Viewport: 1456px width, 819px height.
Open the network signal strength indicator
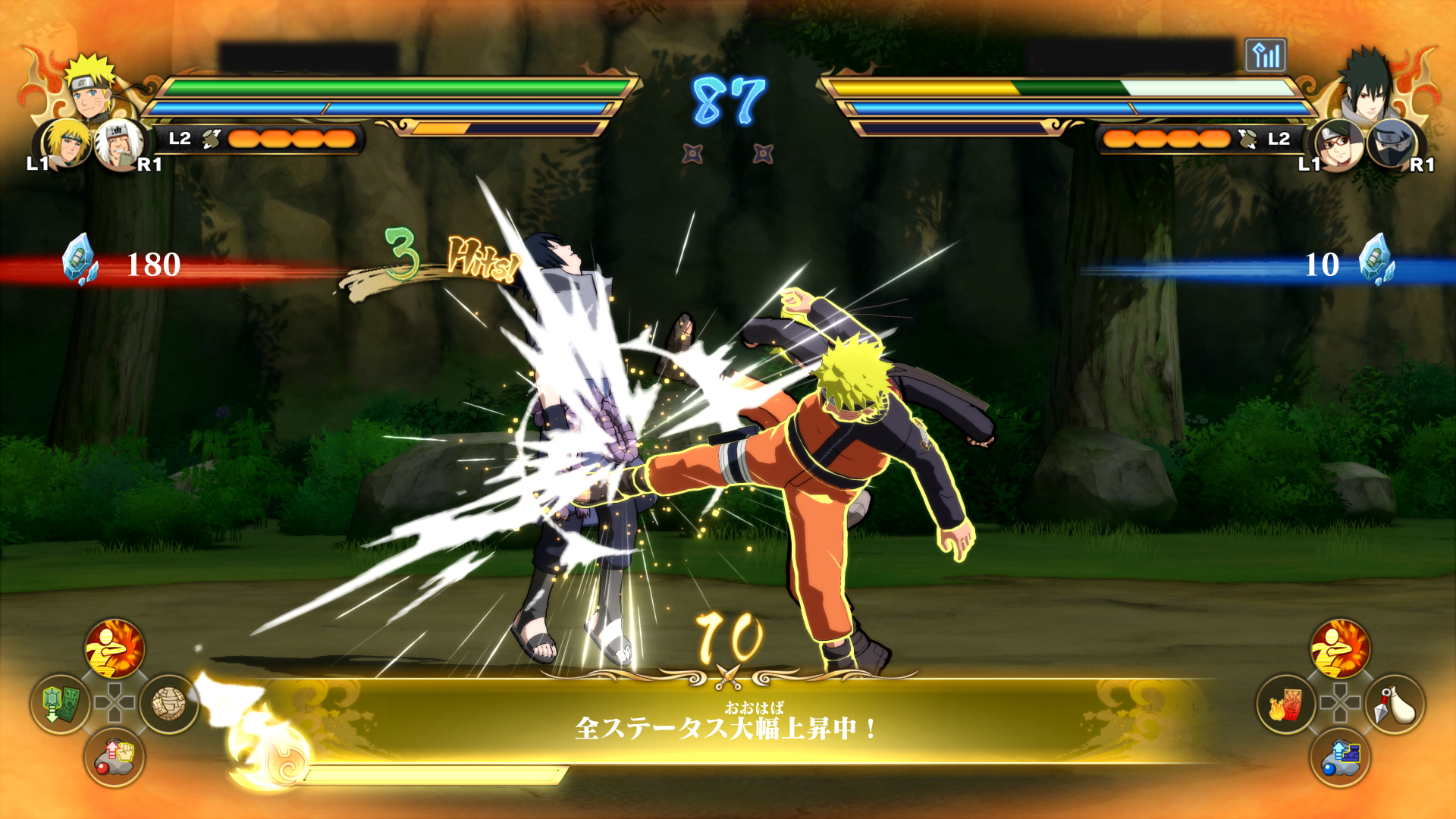(x=1265, y=55)
